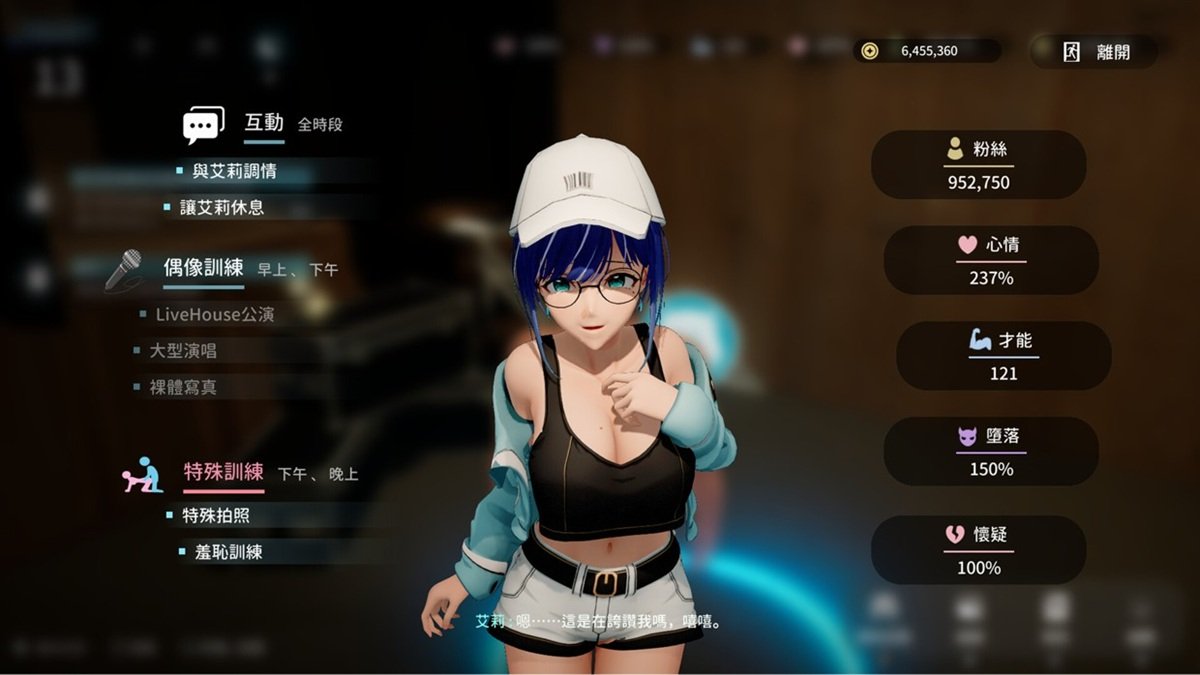Viewport: 1200px width, 675px height.
Task: Choose the 大型演唱 concert option
Action: pyautogui.click(x=183, y=351)
